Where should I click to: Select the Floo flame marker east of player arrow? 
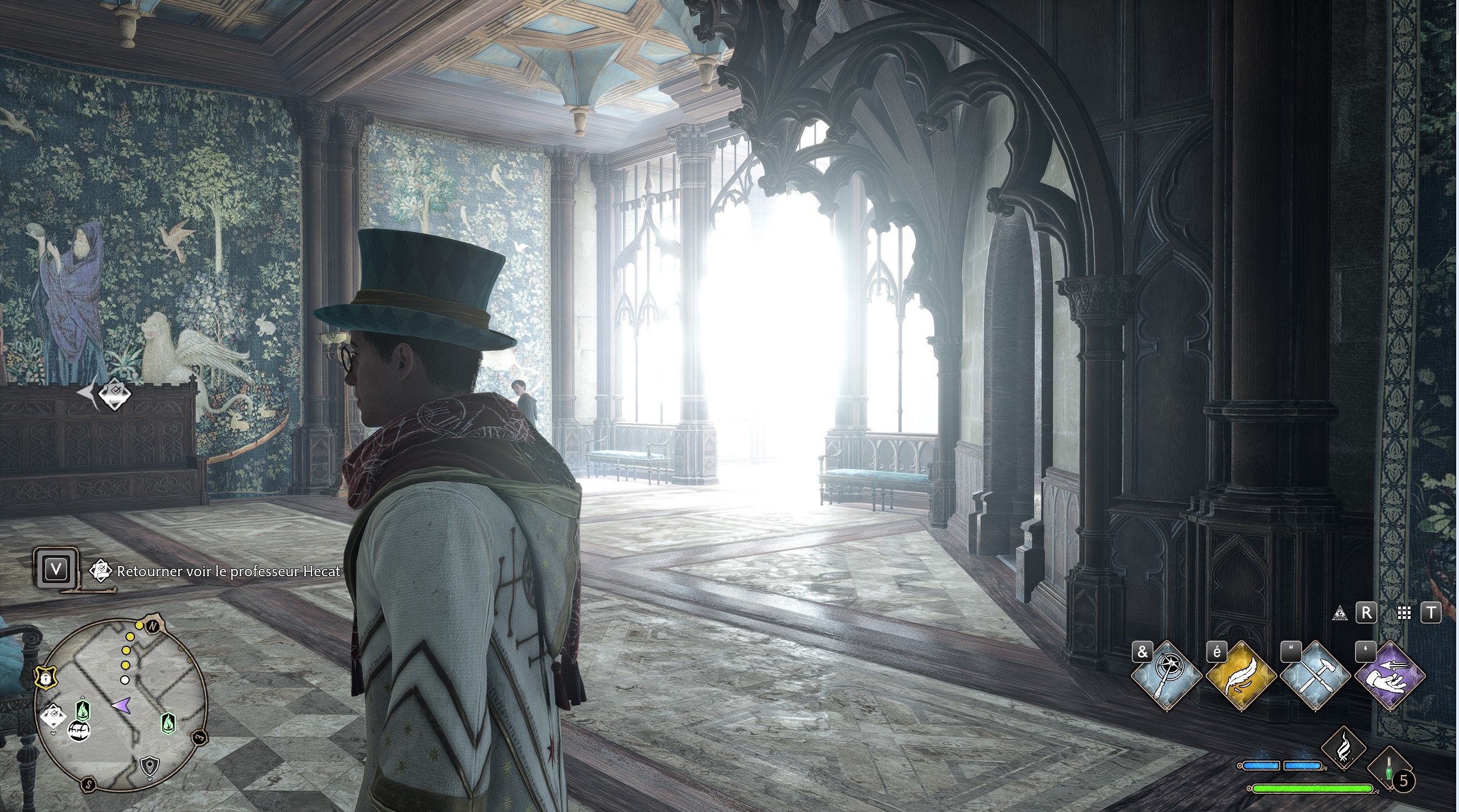point(167,723)
